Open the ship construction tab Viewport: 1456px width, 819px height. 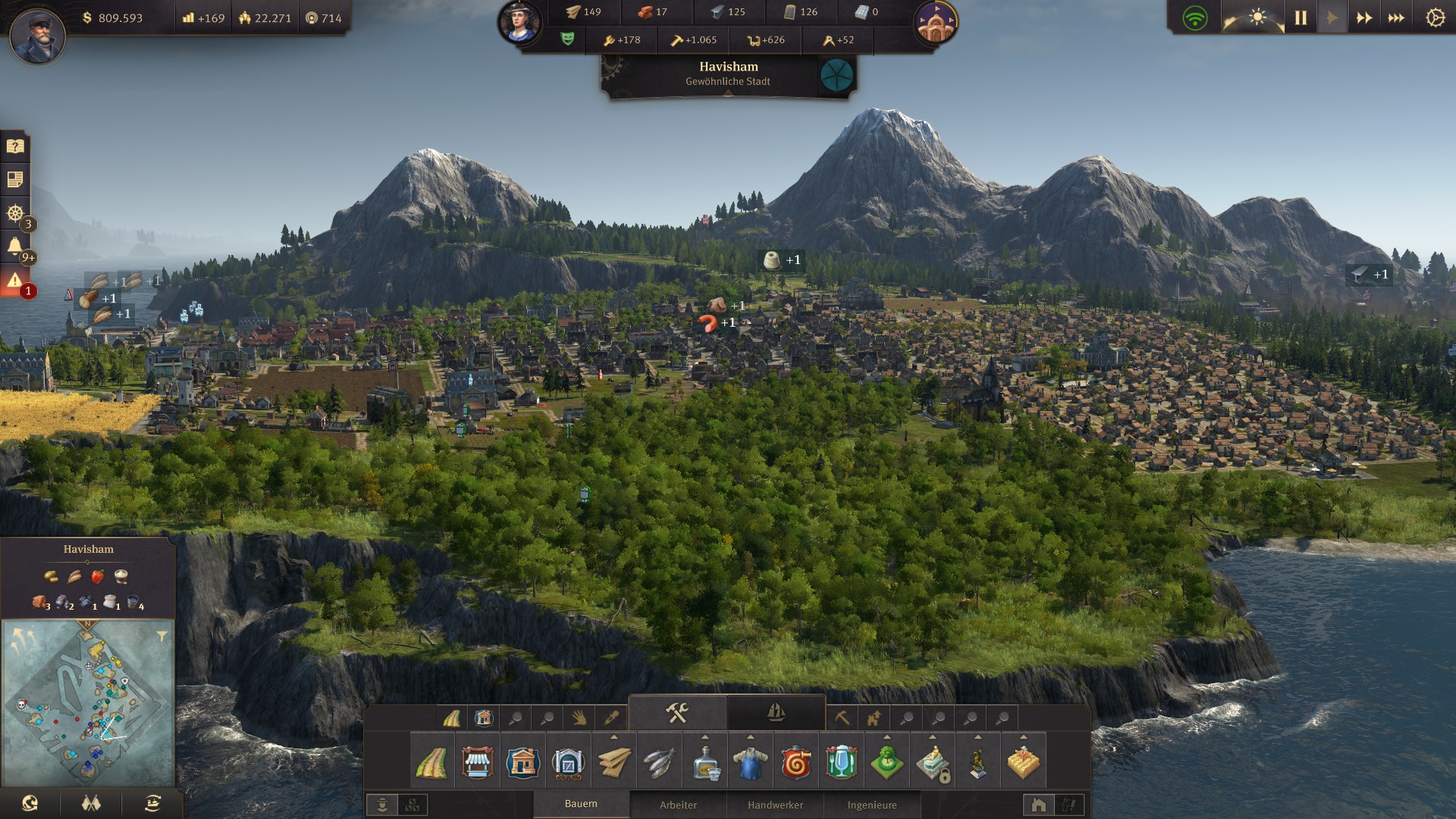[x=776, y=713]
